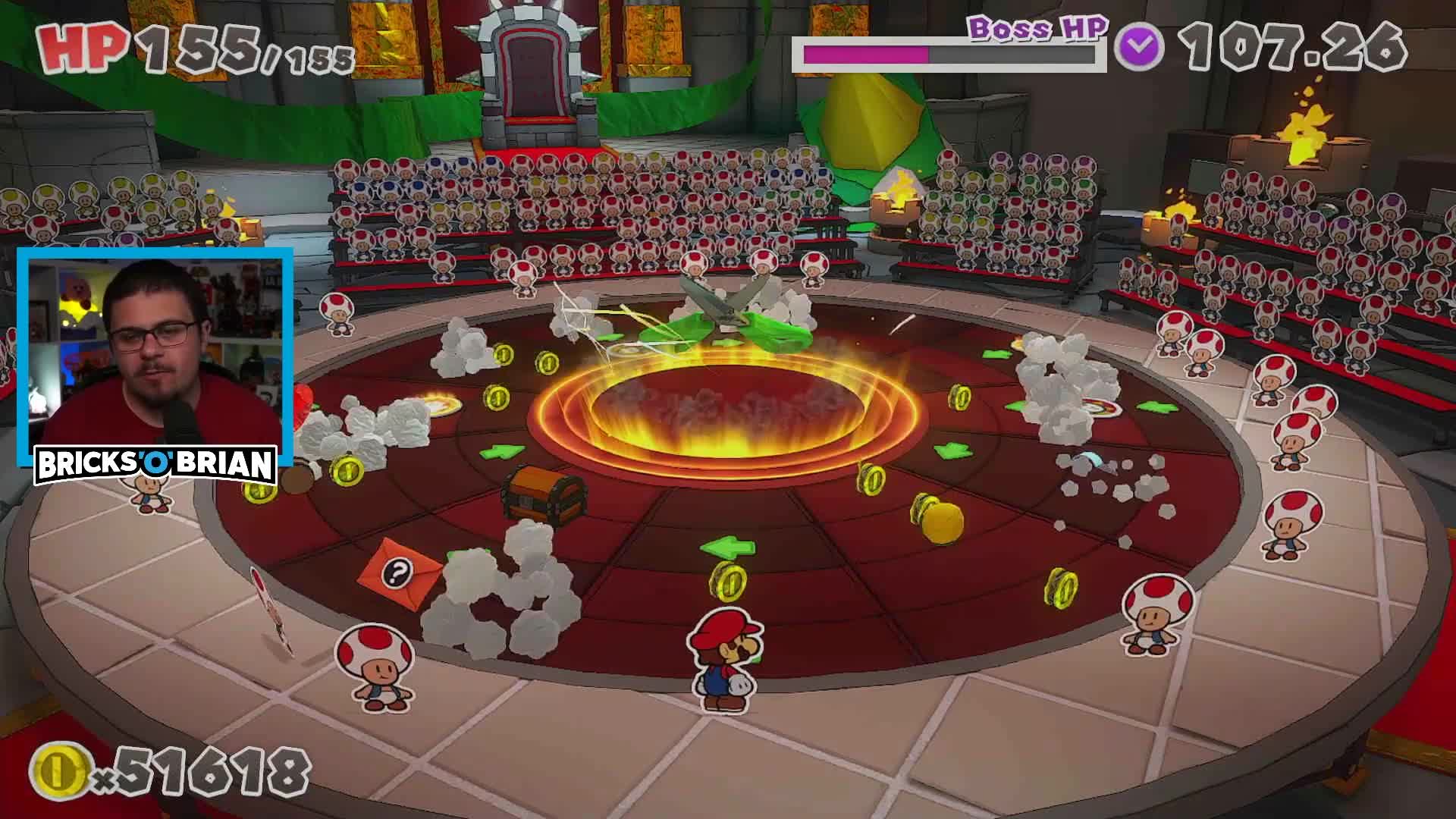Click the BRICKS'O'BRIAN banner
The width and height of the screenshot is (1456, 819).
(155, 463)
